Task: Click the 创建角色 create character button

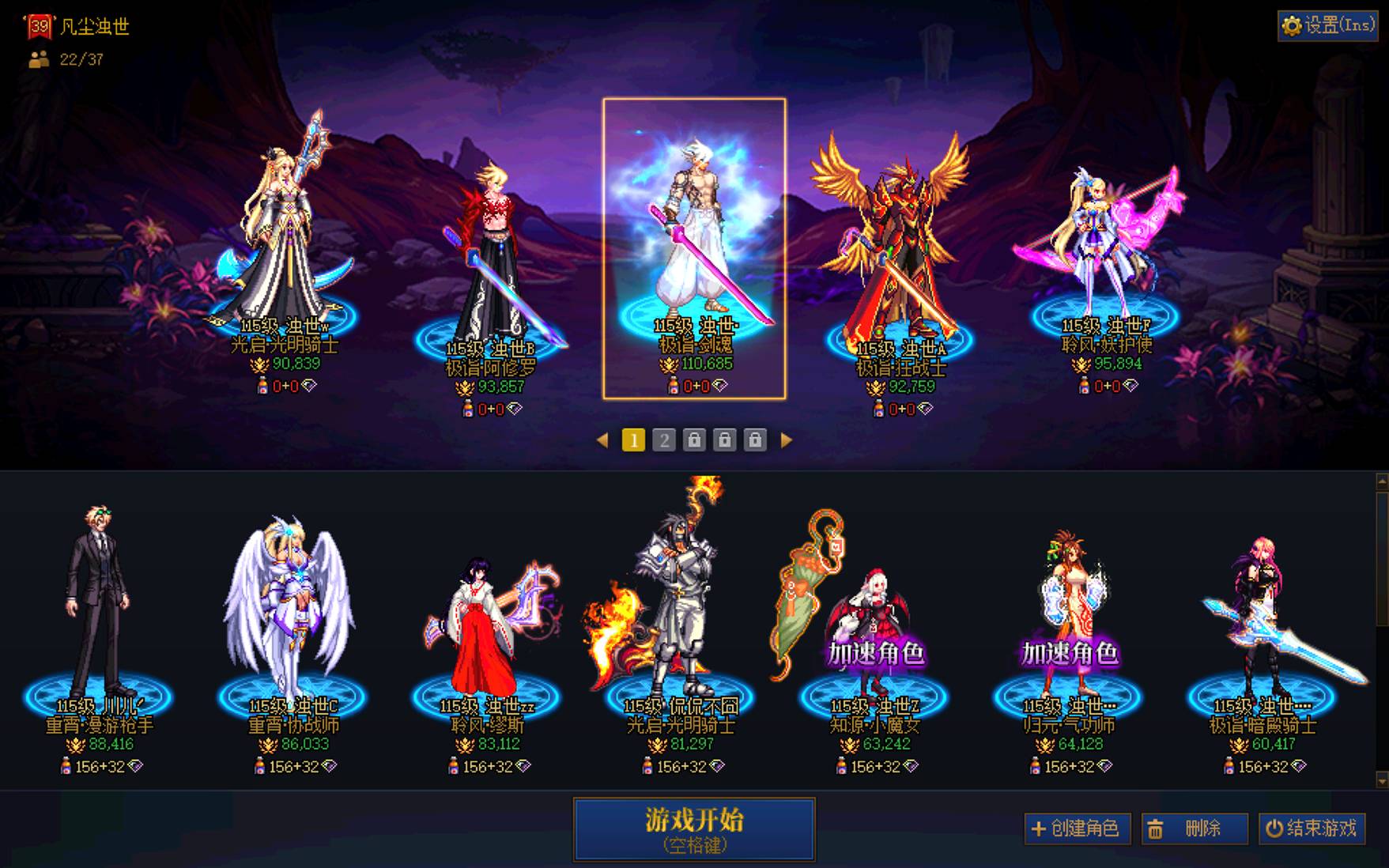Action: (1079, 830)
